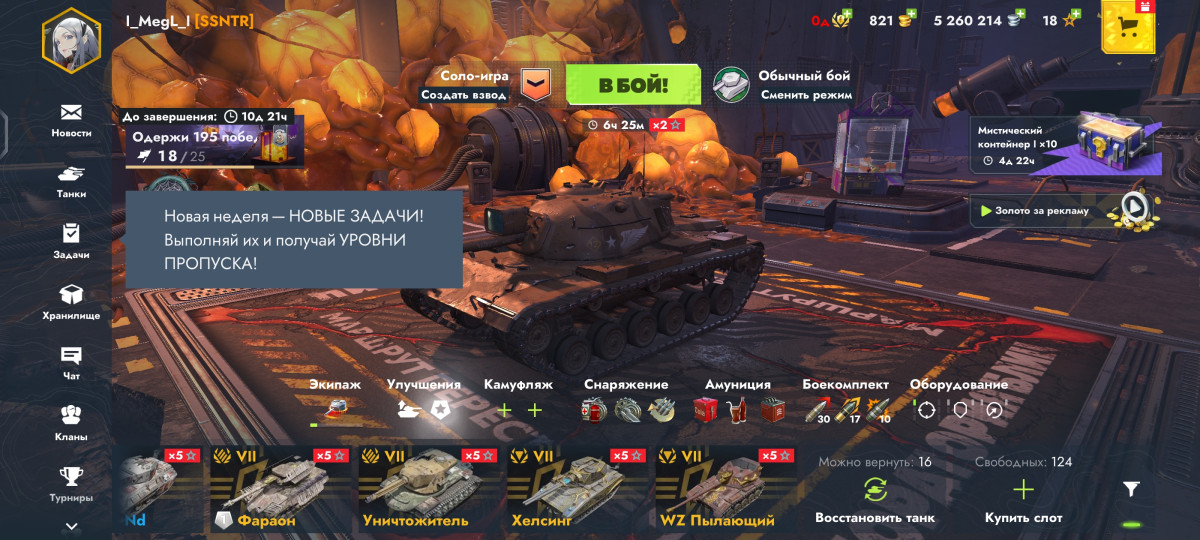Watch an ad via Золото за рекламу

1060,210
